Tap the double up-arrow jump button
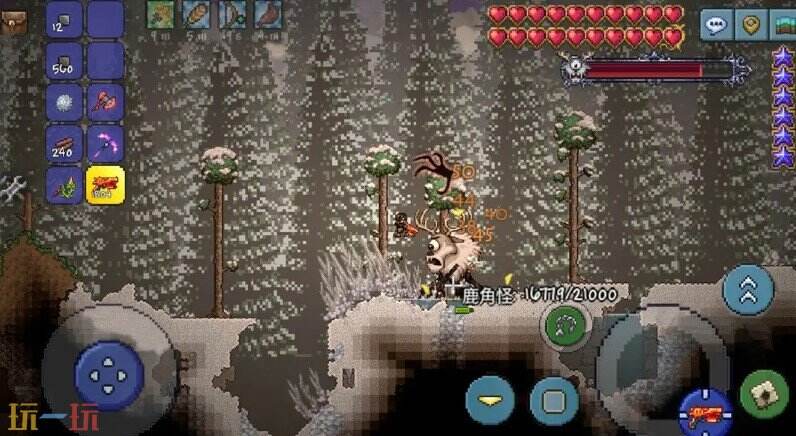796x436 pixels. (748, 289)
